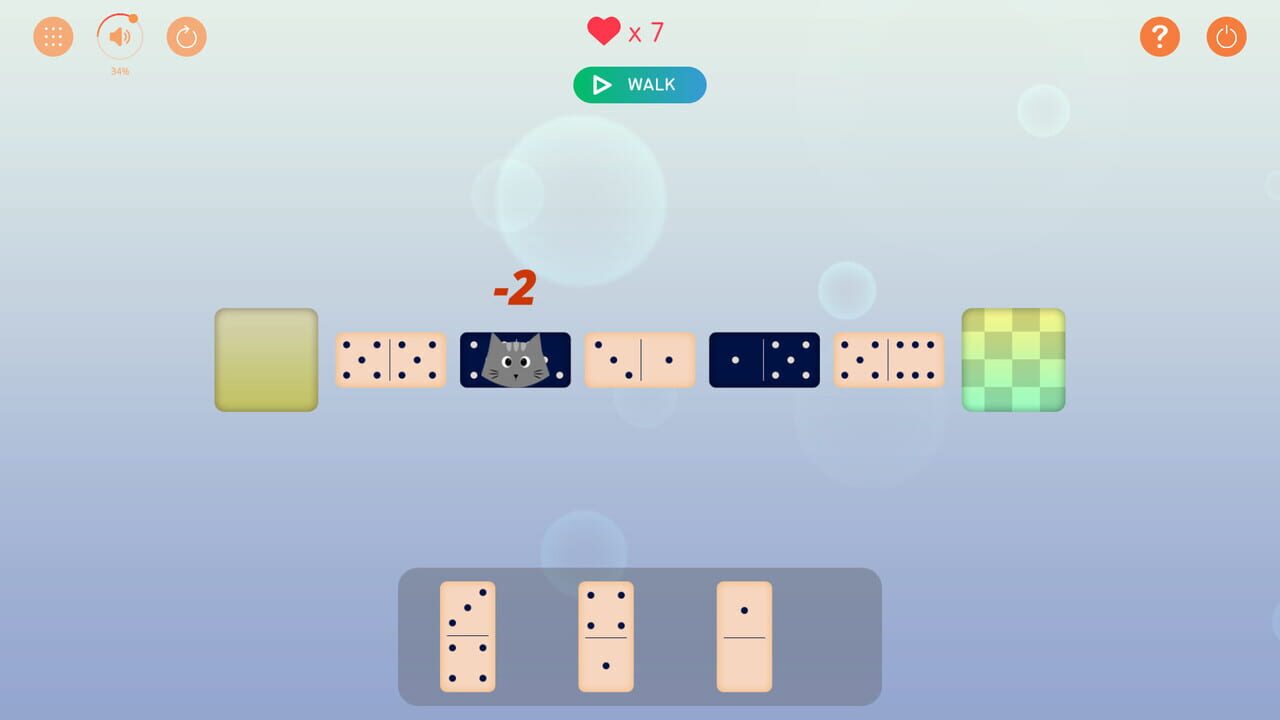This screenshot has width=1280, height=720.
Task: Toggle sound mute with the speaker control
Action: [x=119, y=36]
